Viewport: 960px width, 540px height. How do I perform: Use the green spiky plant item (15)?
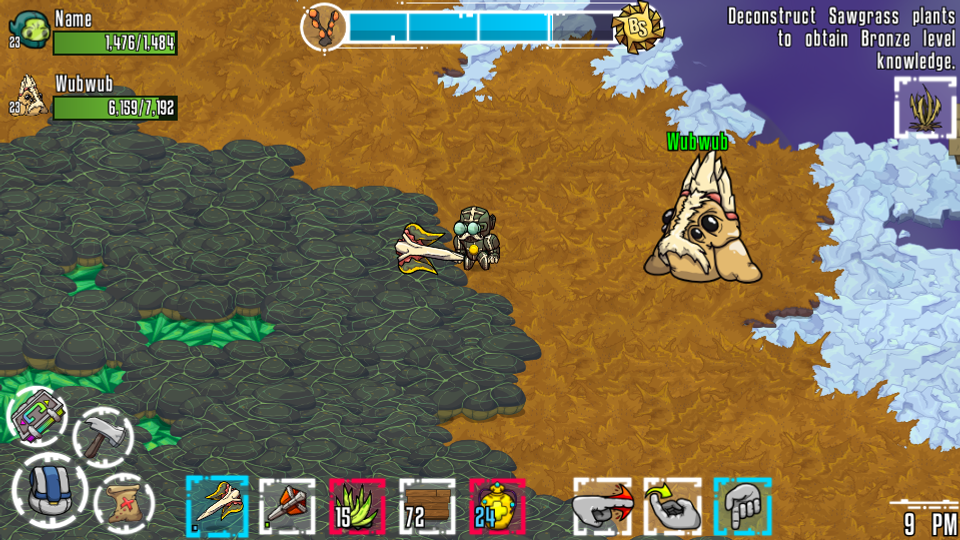point(357,505)
